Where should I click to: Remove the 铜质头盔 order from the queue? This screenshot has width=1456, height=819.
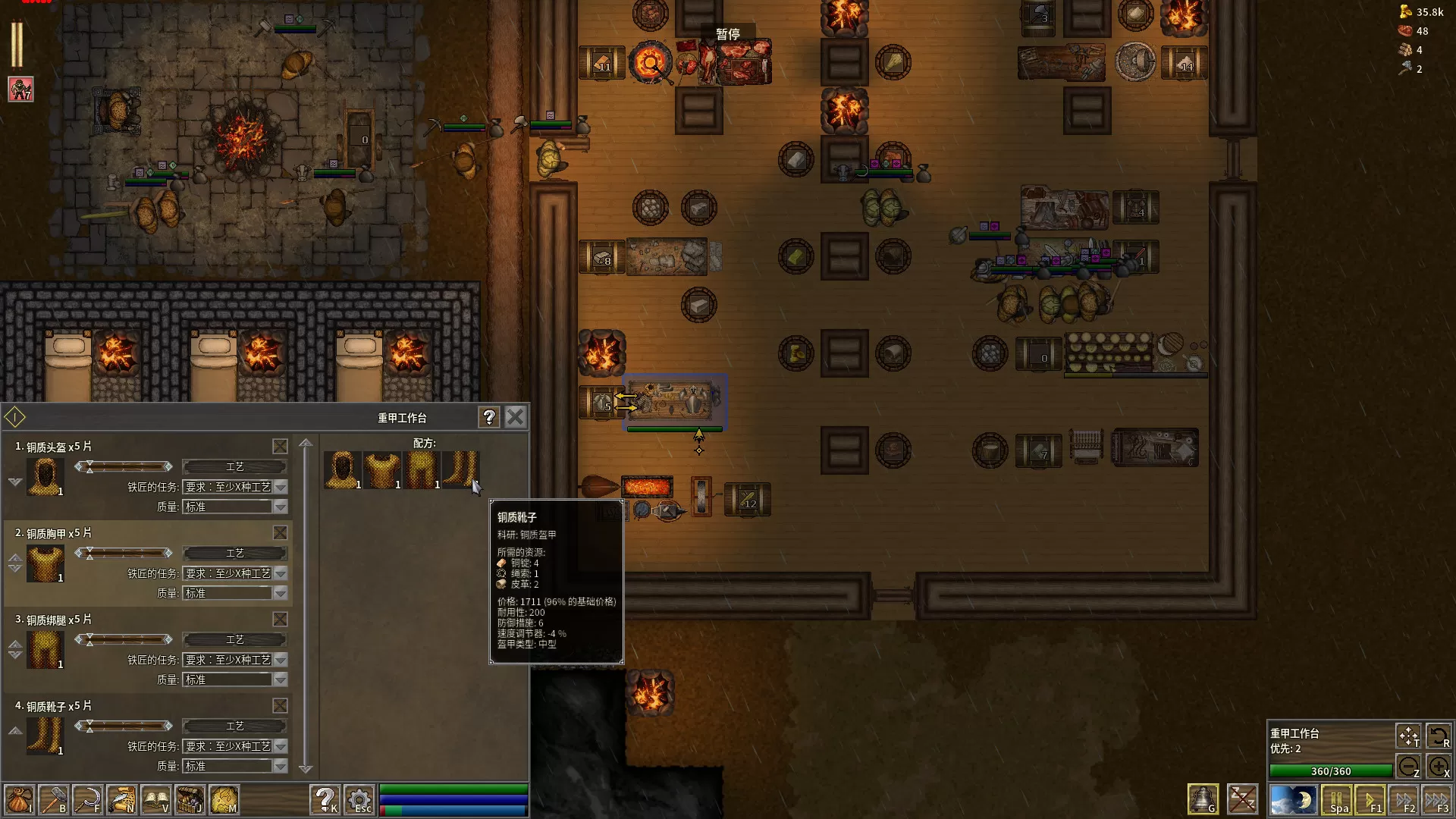280,447
